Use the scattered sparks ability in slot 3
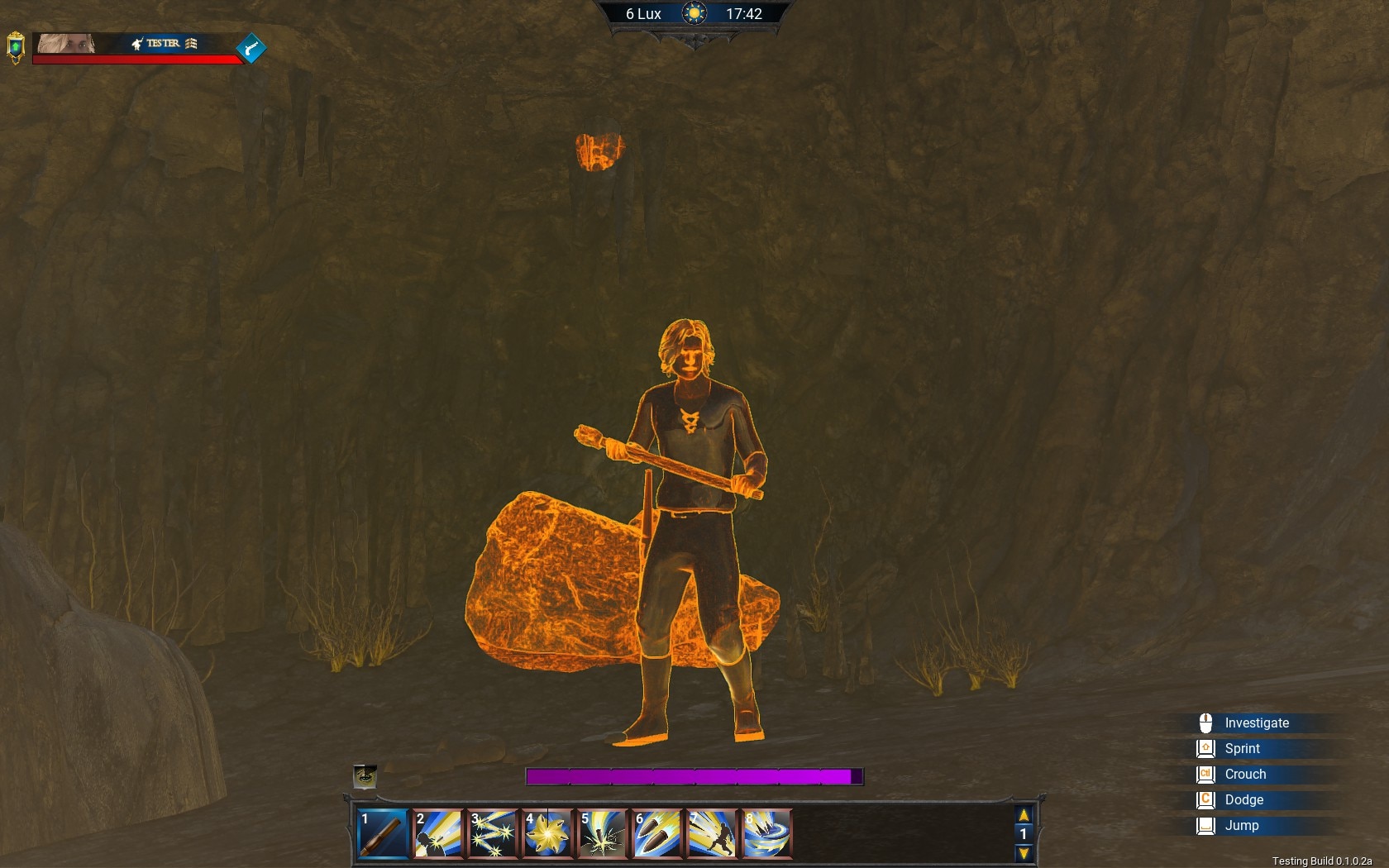 coord(493,833)
